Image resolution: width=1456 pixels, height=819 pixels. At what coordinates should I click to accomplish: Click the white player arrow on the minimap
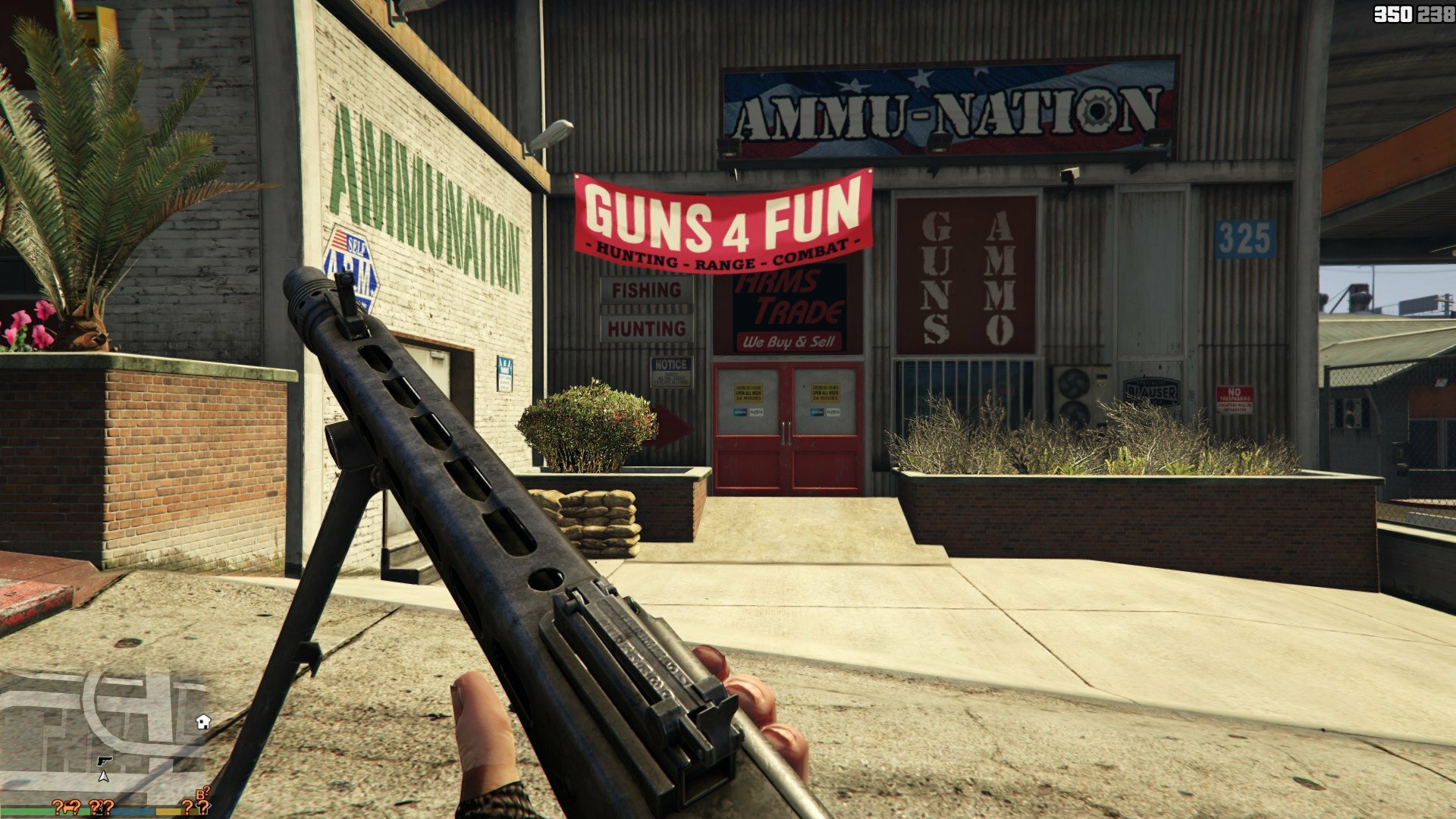coord(103,776)
